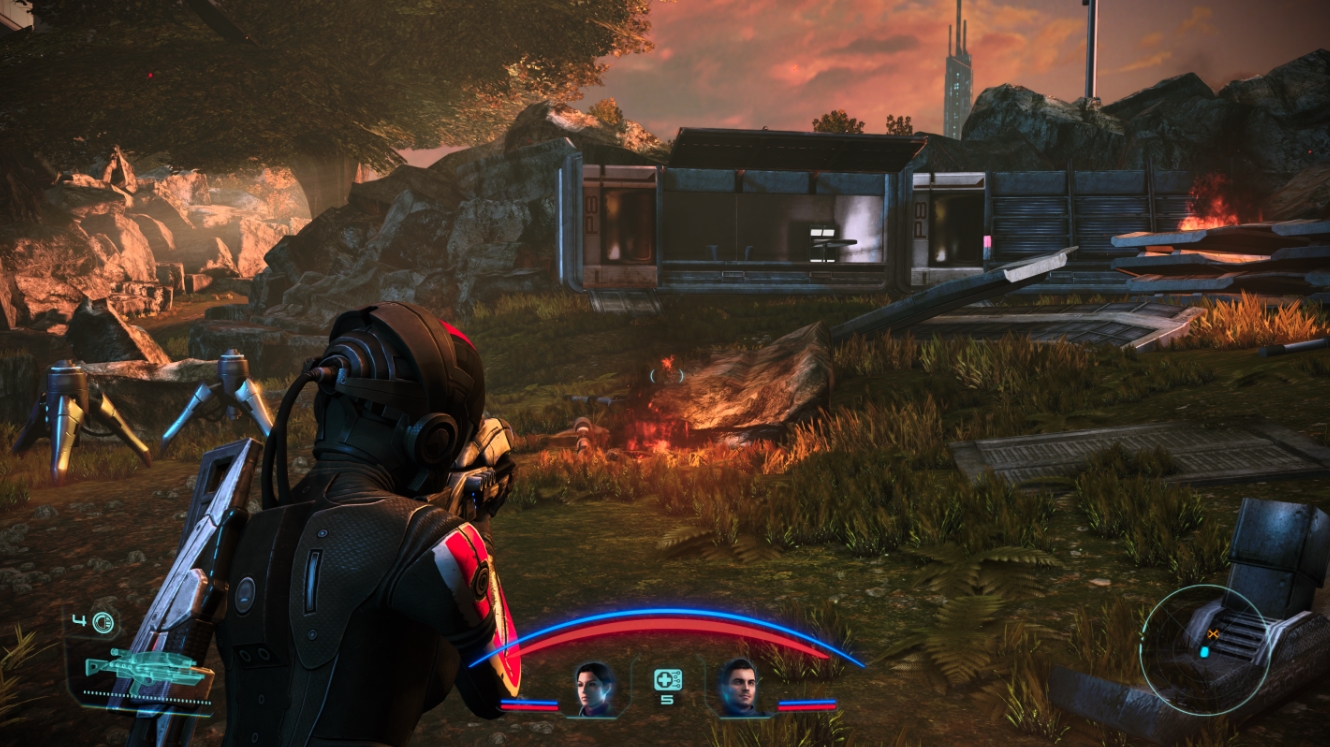Click the grenade count icon

click(x=102, y=622)
